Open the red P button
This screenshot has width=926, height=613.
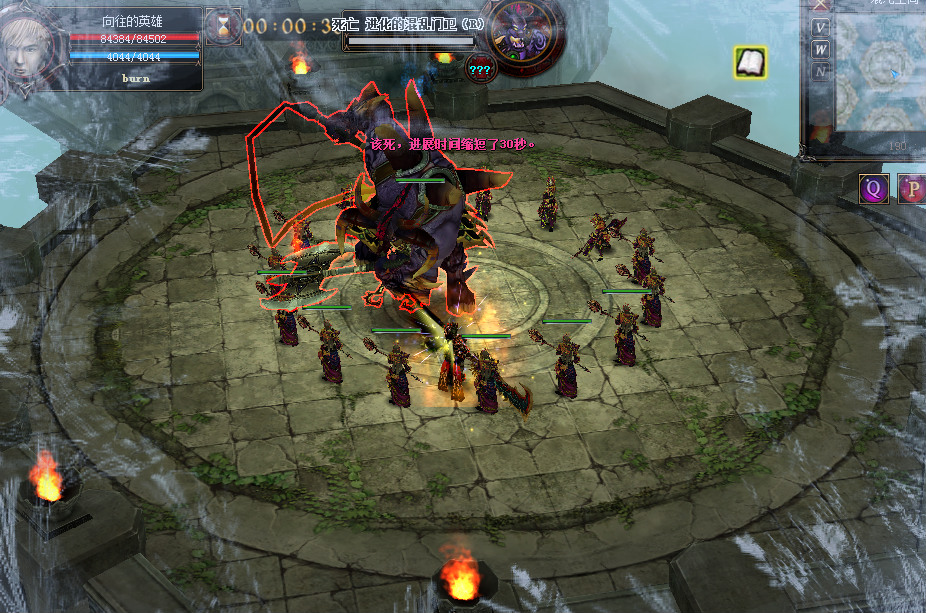(x=912, y=188)
